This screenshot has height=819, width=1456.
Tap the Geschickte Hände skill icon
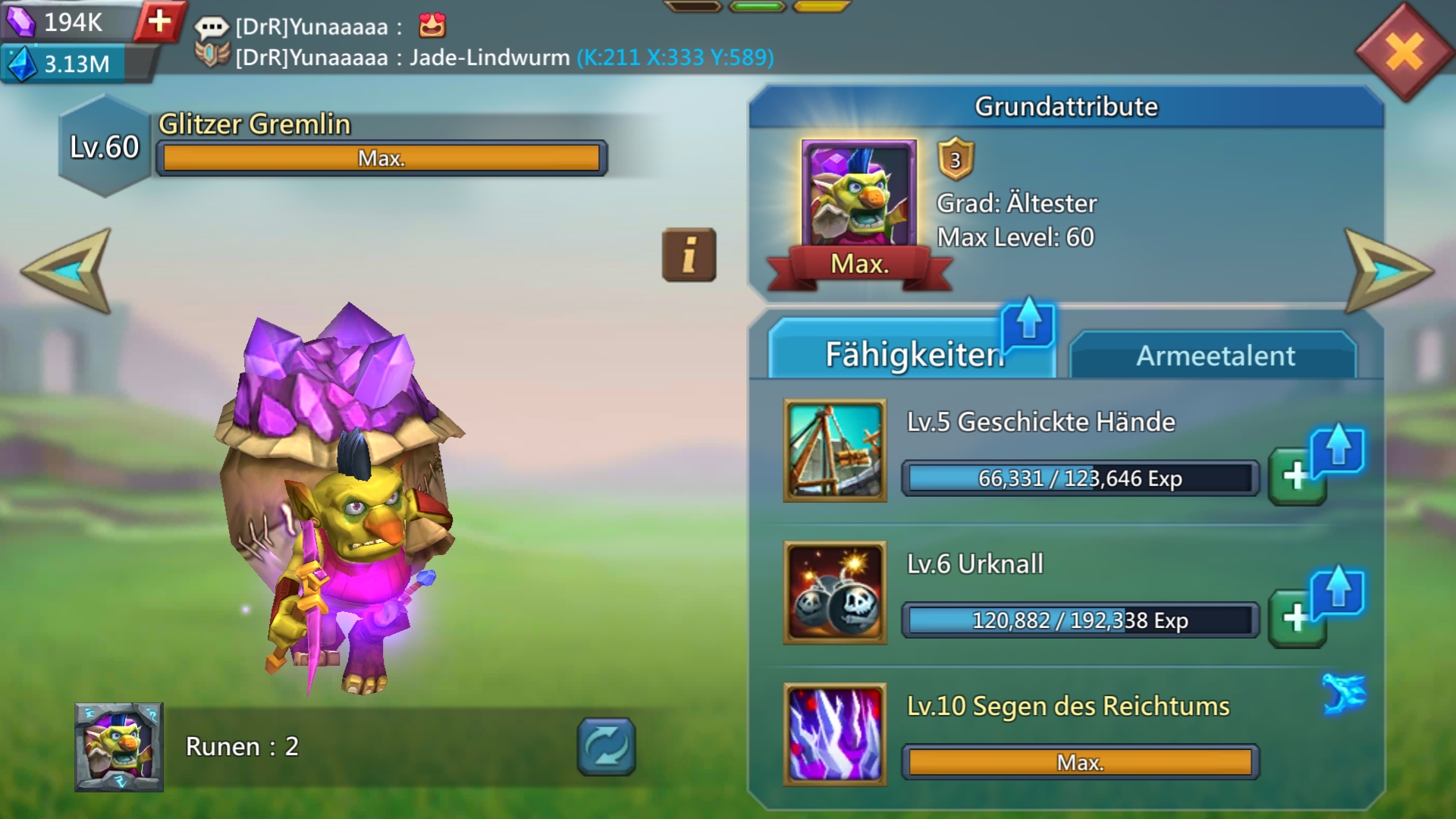point(835,450)
